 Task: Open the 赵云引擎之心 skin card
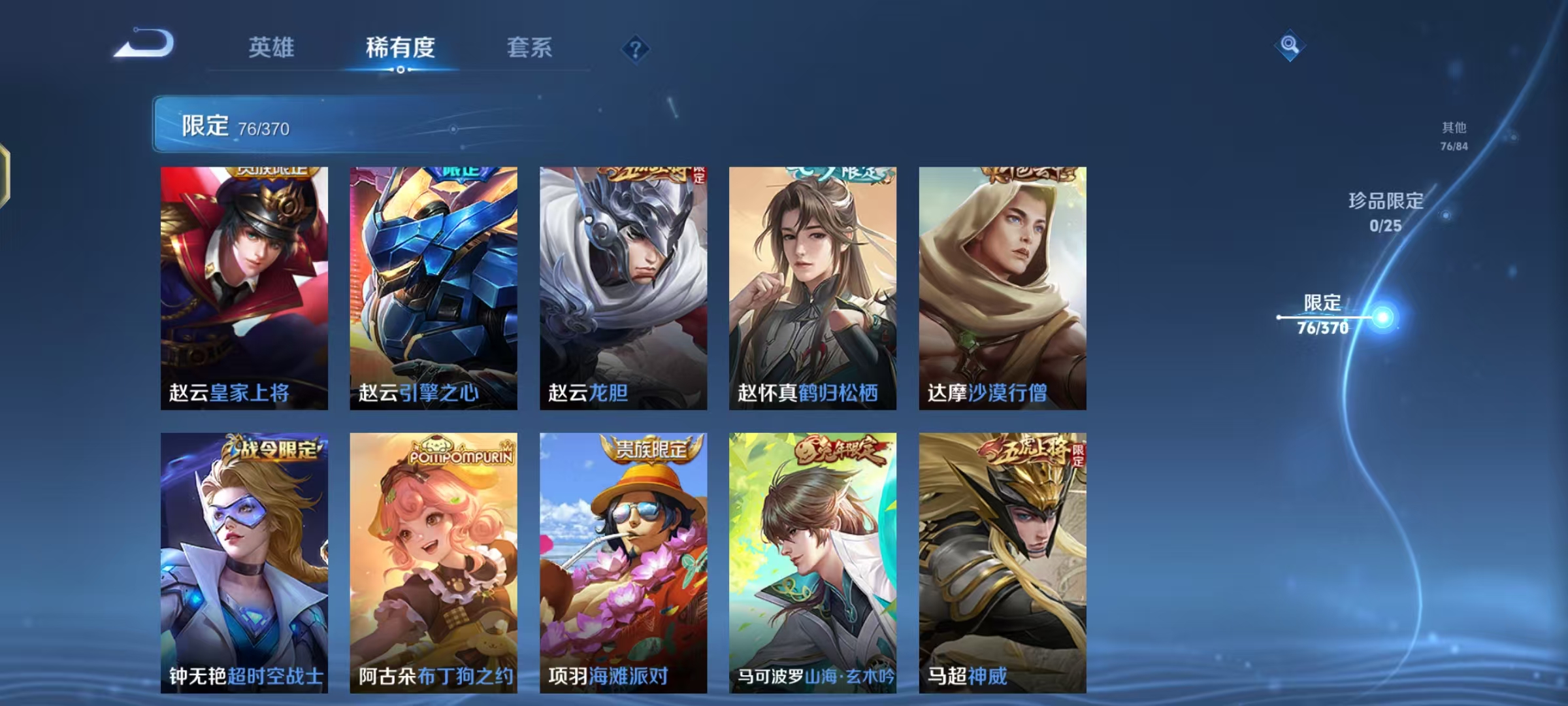434,286
